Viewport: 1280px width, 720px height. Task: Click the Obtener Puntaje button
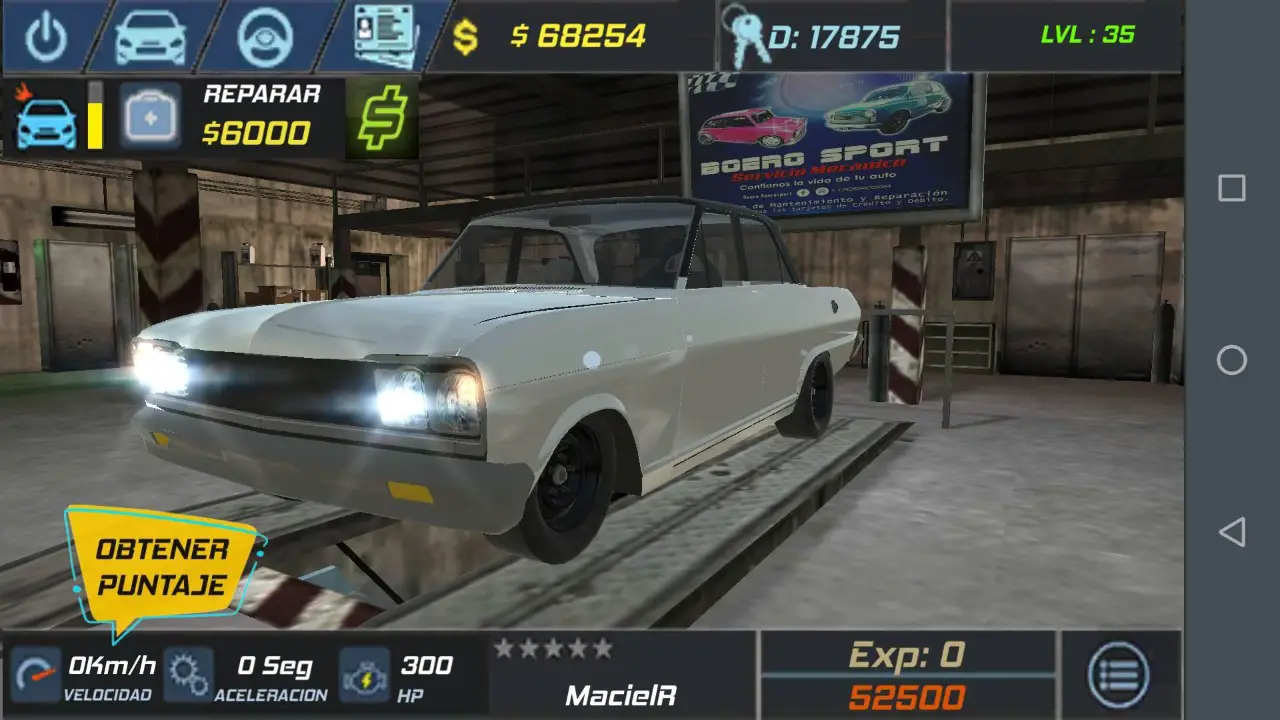162,567
